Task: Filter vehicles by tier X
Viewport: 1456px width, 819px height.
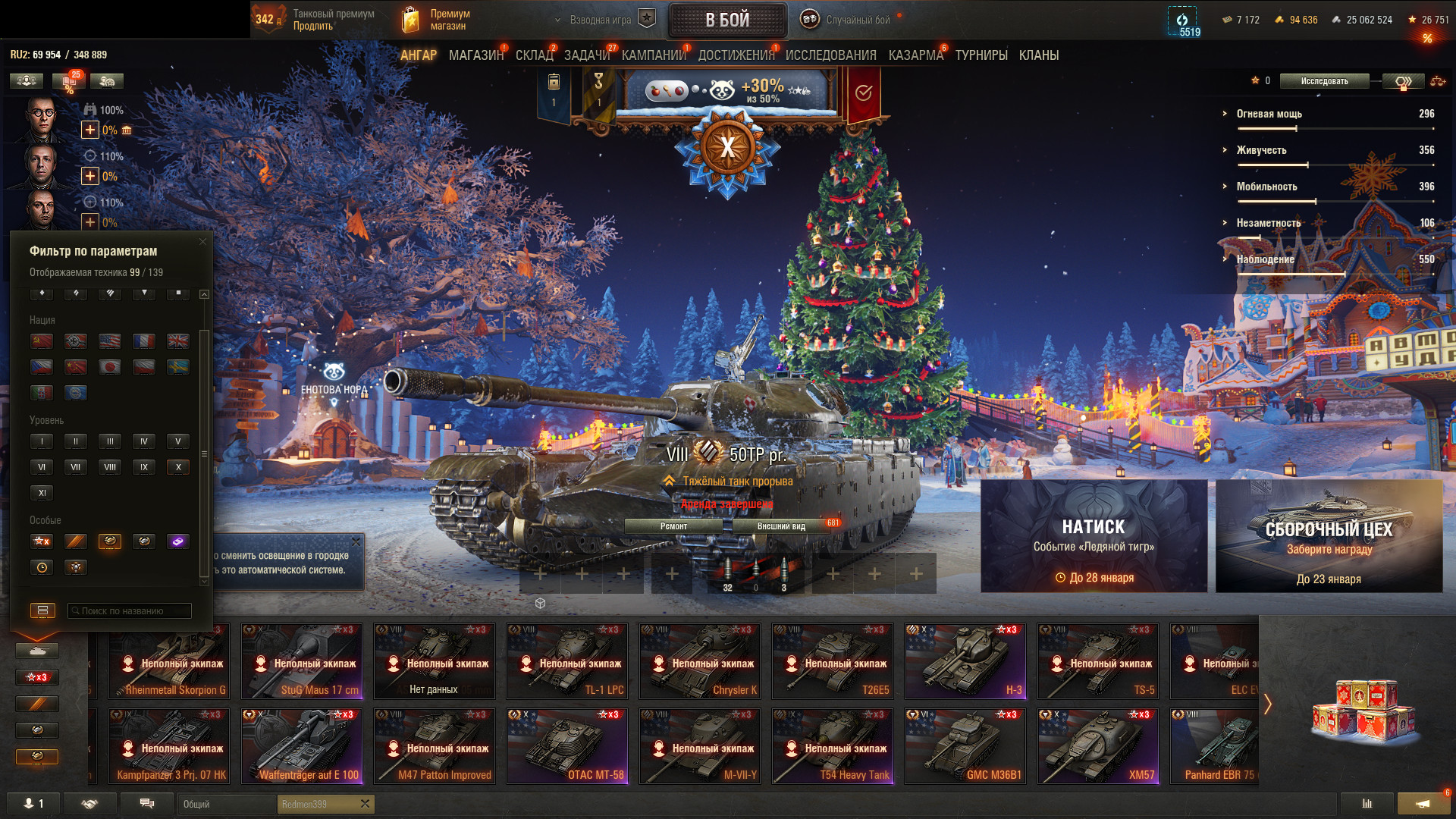Action: [x=178, y=467]
